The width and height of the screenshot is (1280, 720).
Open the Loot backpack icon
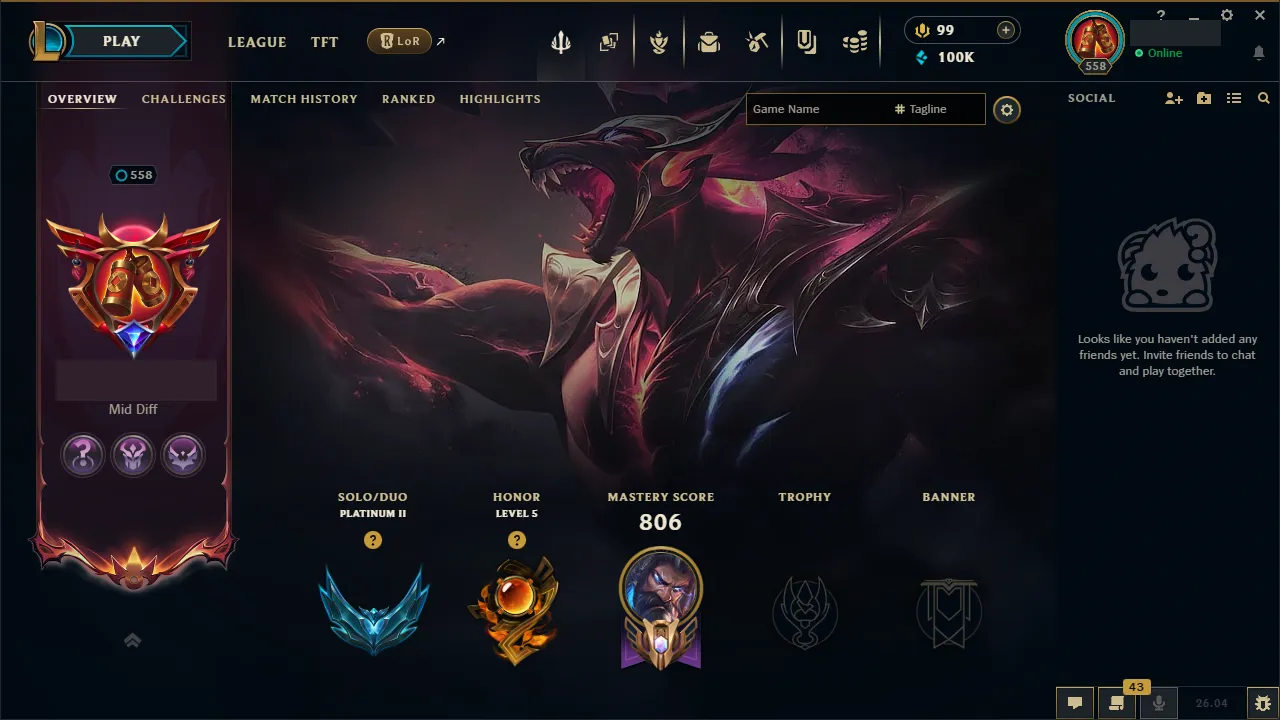[709, 41]
